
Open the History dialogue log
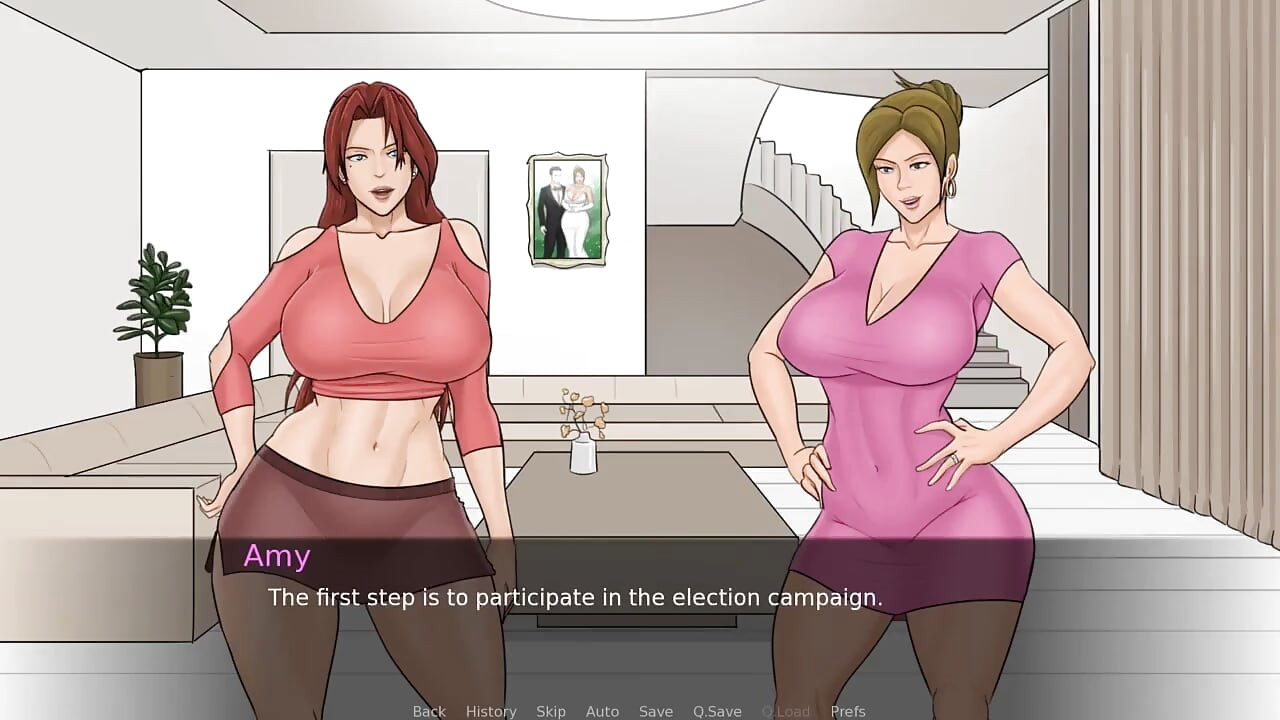tap(491, 711)
